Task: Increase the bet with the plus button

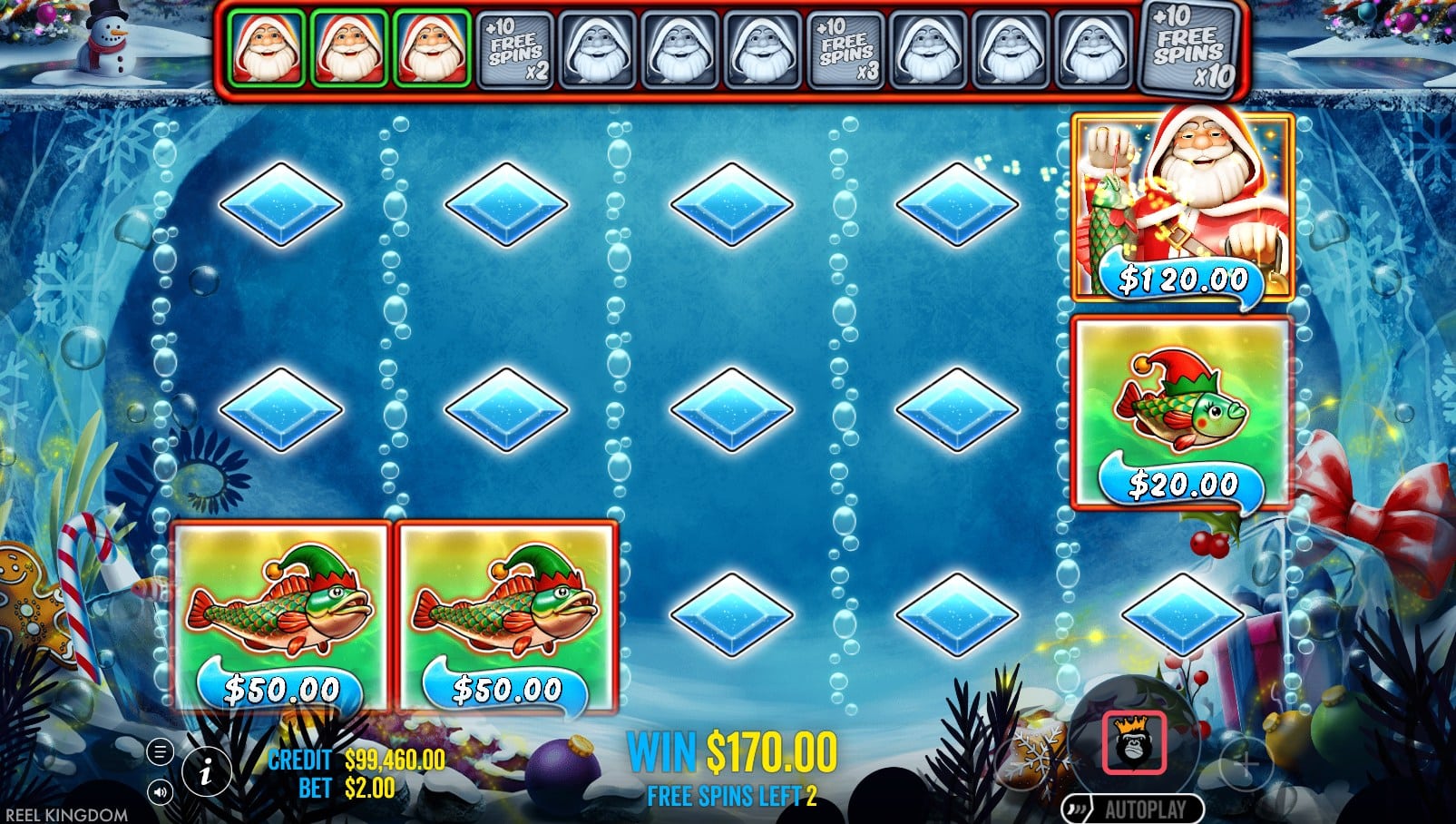Action: [1246, 765]
